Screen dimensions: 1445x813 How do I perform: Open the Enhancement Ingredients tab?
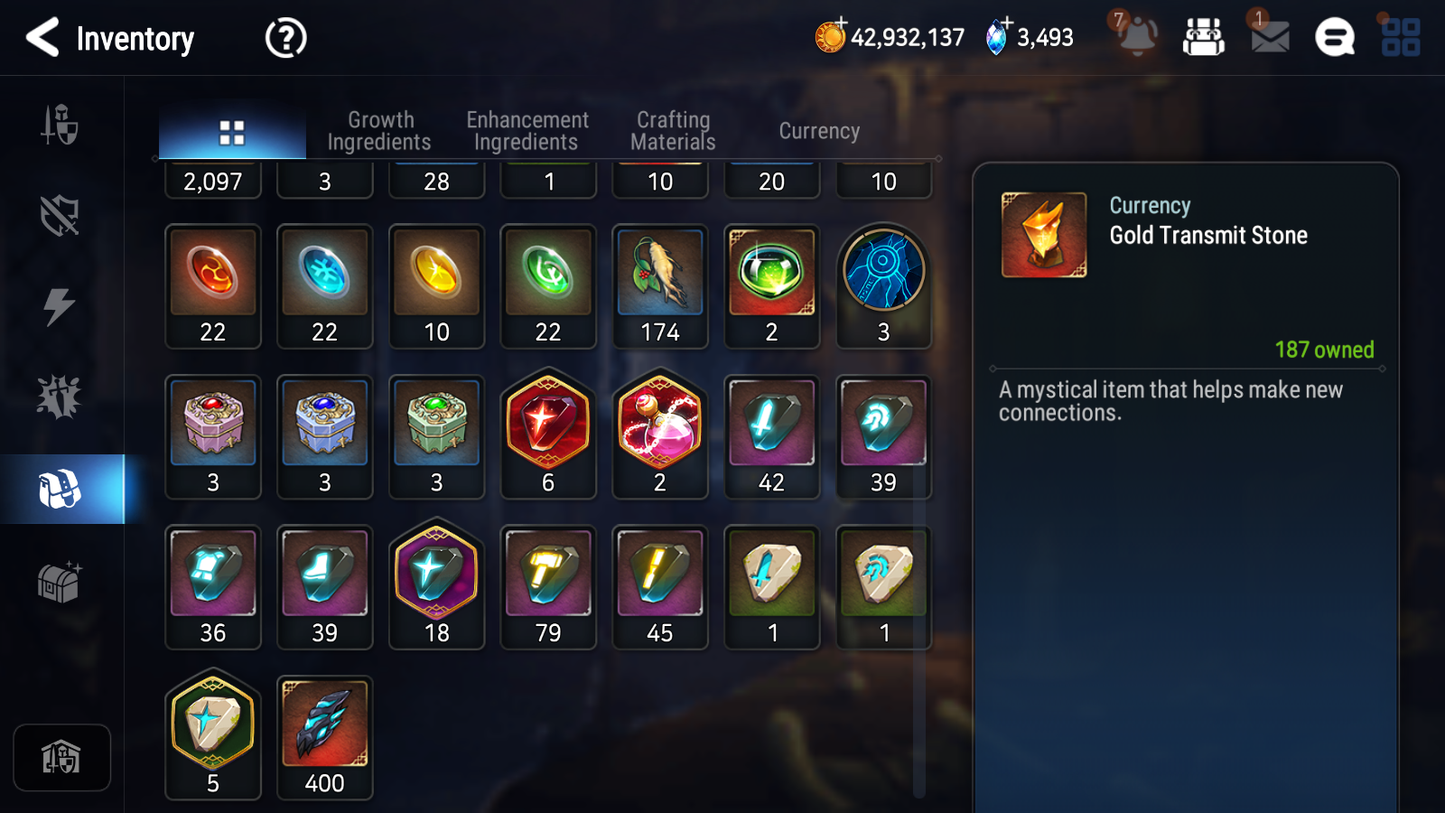tap(526, 130)
